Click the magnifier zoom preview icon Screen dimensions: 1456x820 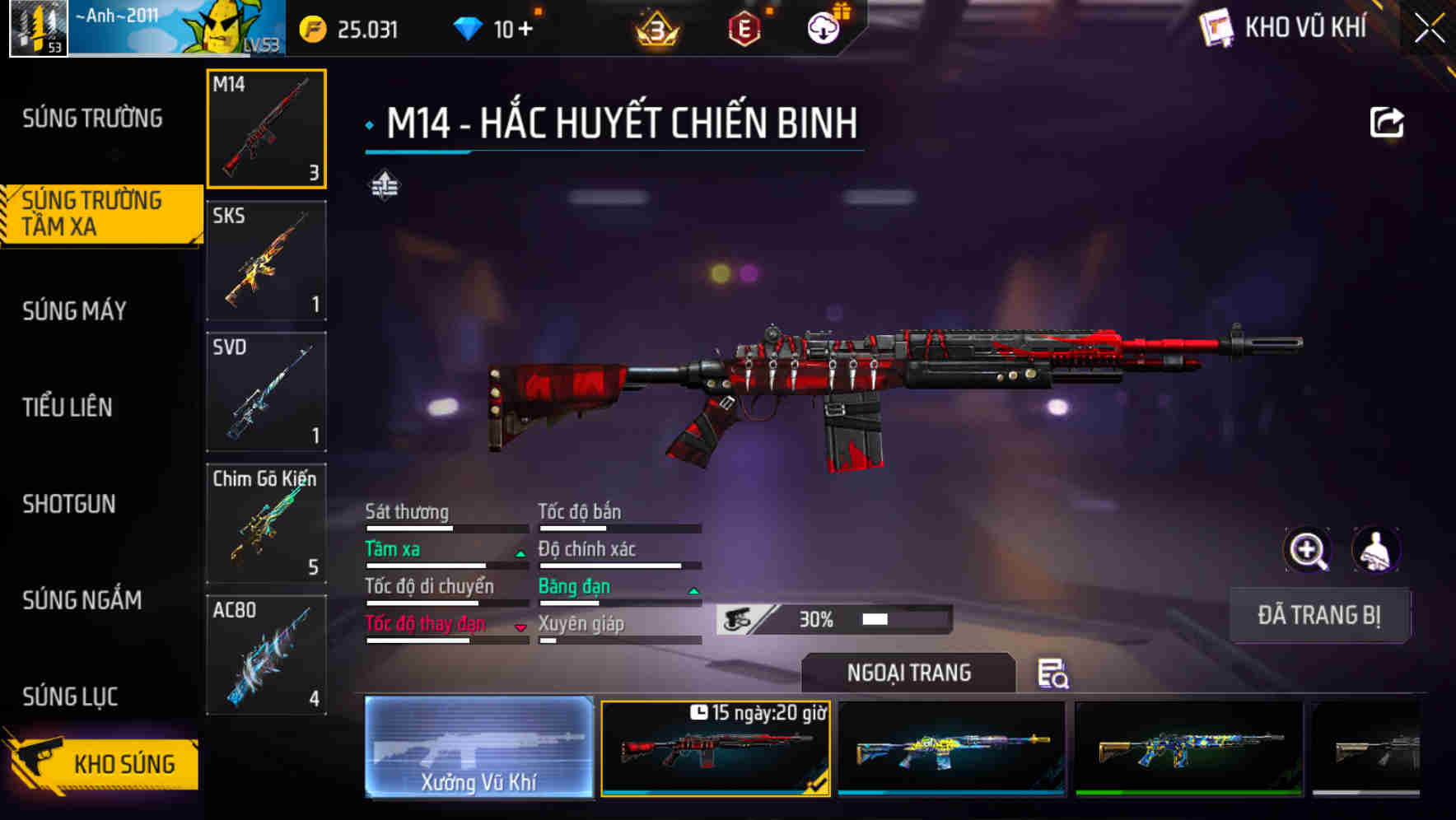click(1309, 550)
